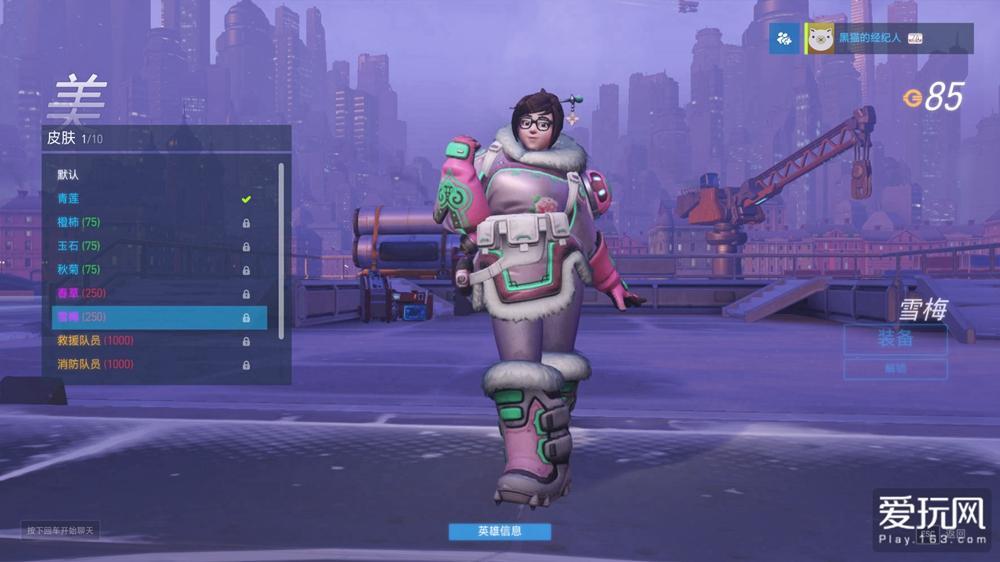Unlock the skin with the 解锁 button
This screenshot has height=562, width=1000.
pos(895,369)
